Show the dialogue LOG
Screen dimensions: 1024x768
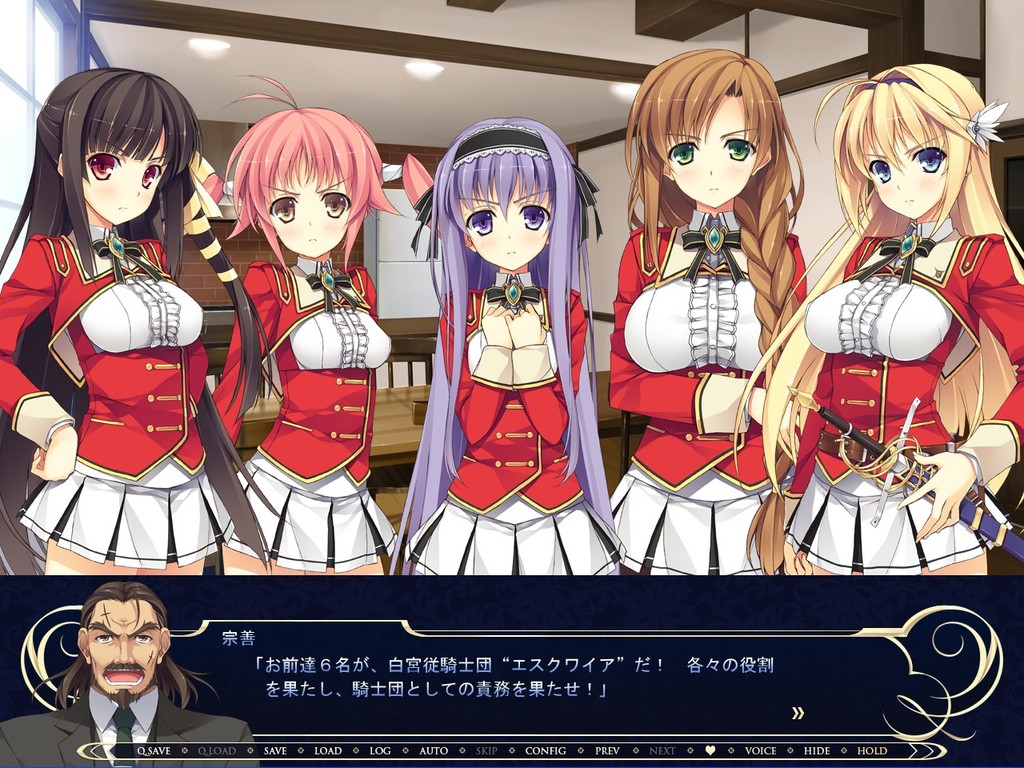[x=380, y=750]
